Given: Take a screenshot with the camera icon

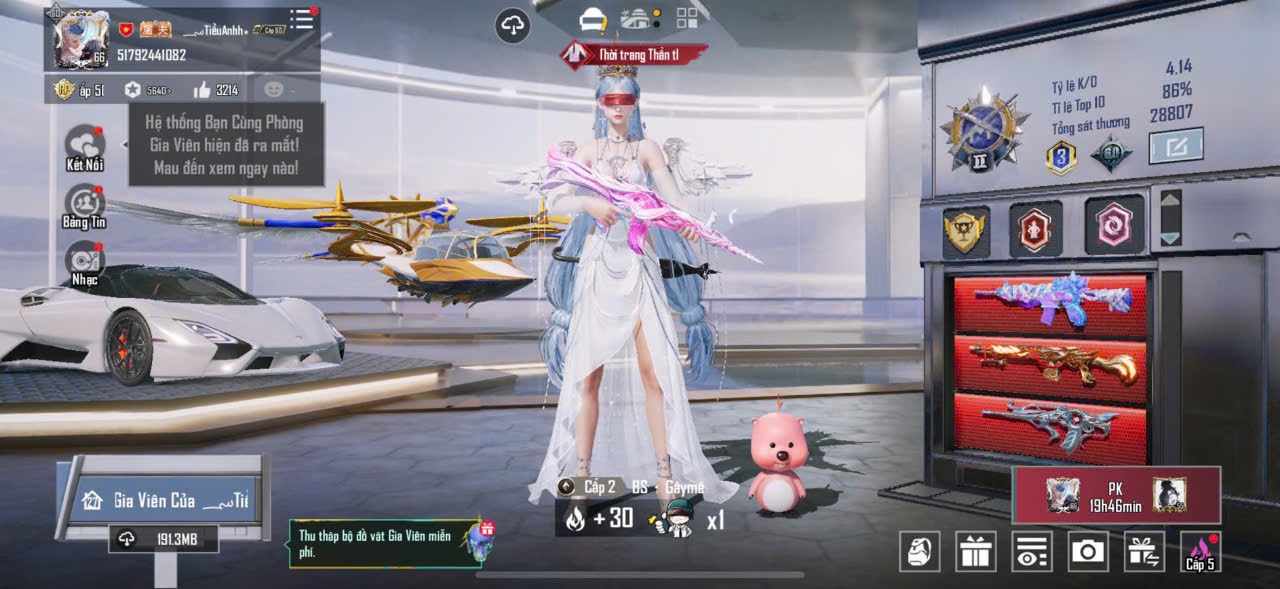Looking at the screenshot, I should pyautogui.click(x=1087, y=551).
